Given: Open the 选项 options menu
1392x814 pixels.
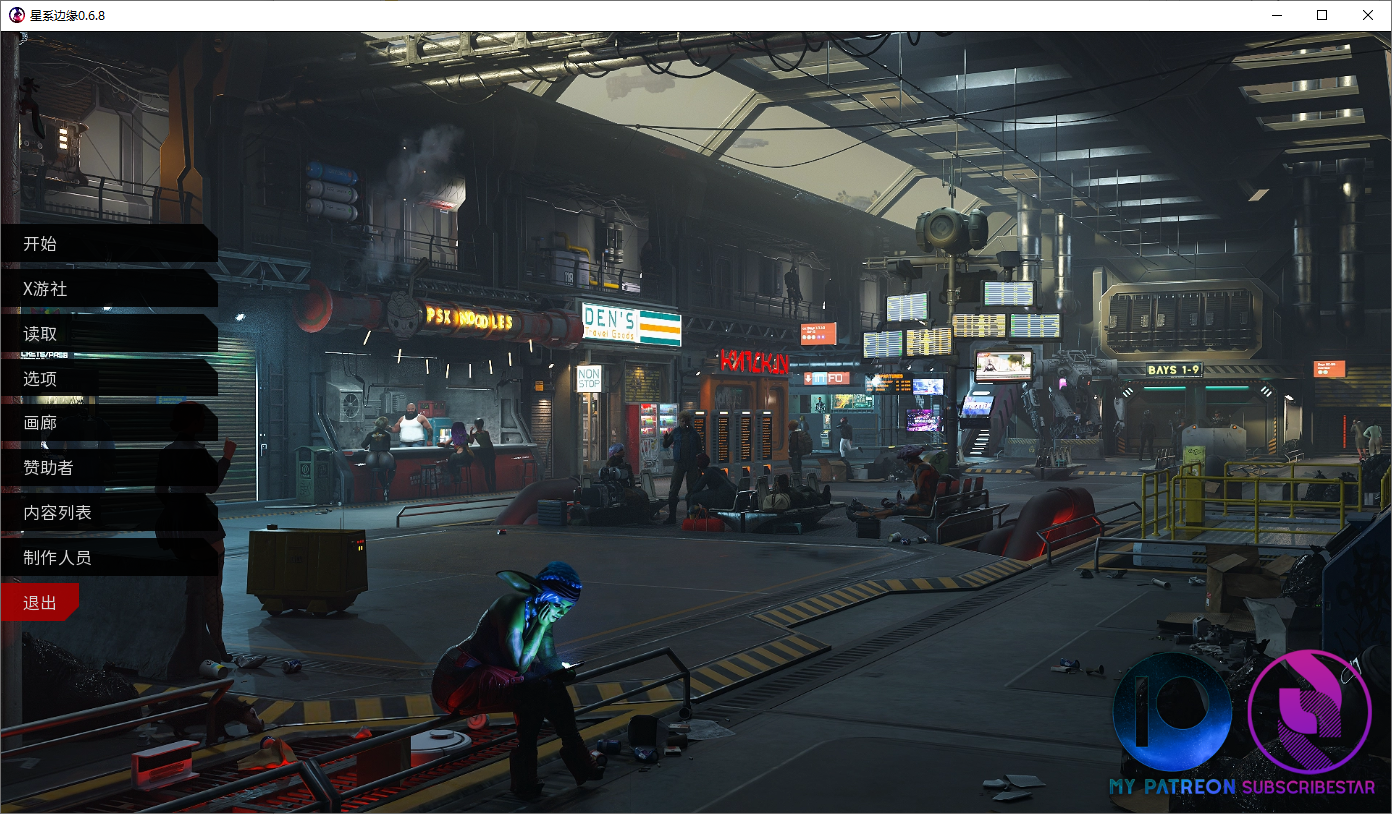Looking at the screenshot, I should click(x=40, y=378).
